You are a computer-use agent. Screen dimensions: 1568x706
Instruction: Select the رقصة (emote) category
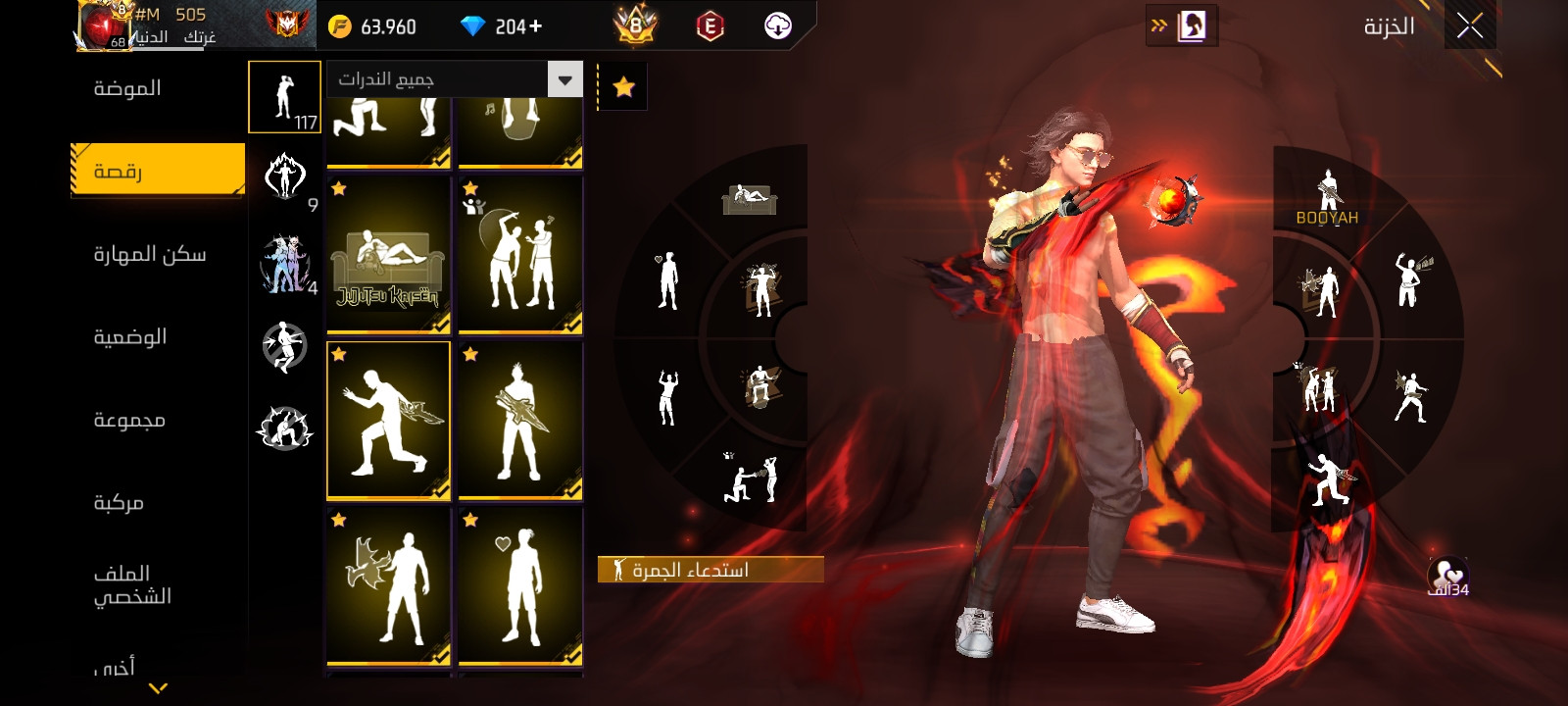[157, 171]
